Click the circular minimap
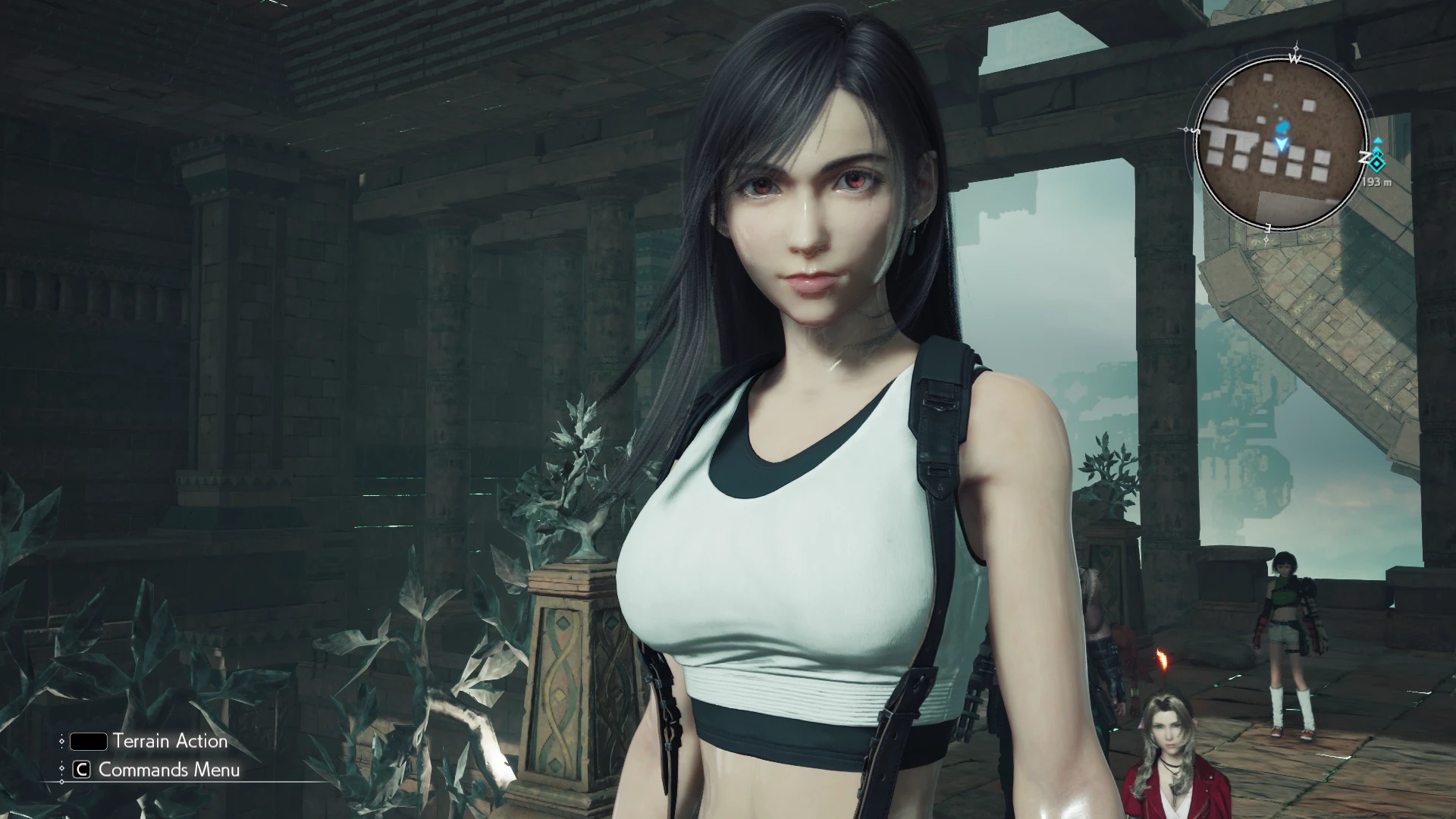Screen dimensions: 1456x819 point(1280,143)
